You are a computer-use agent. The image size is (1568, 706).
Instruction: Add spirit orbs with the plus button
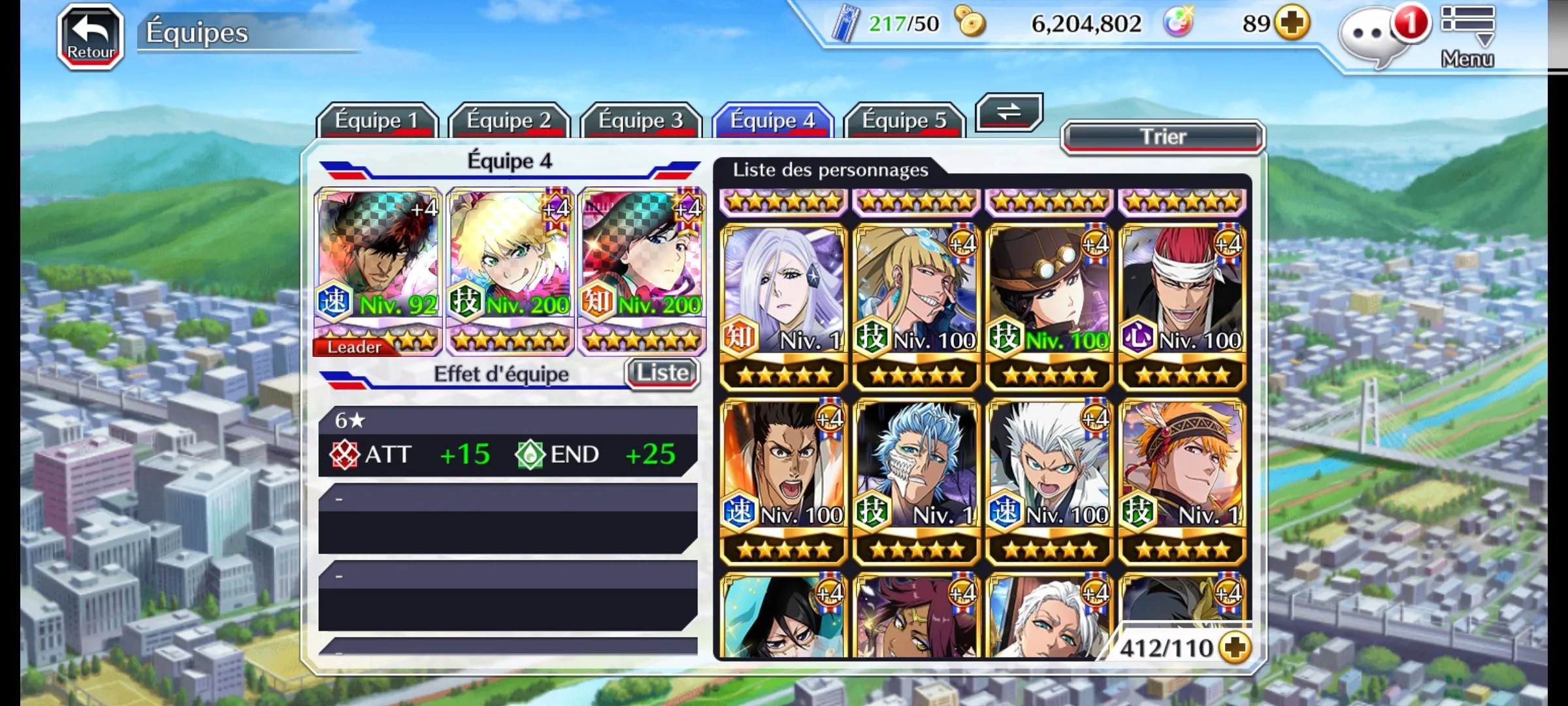click(x=1293, y=24)
